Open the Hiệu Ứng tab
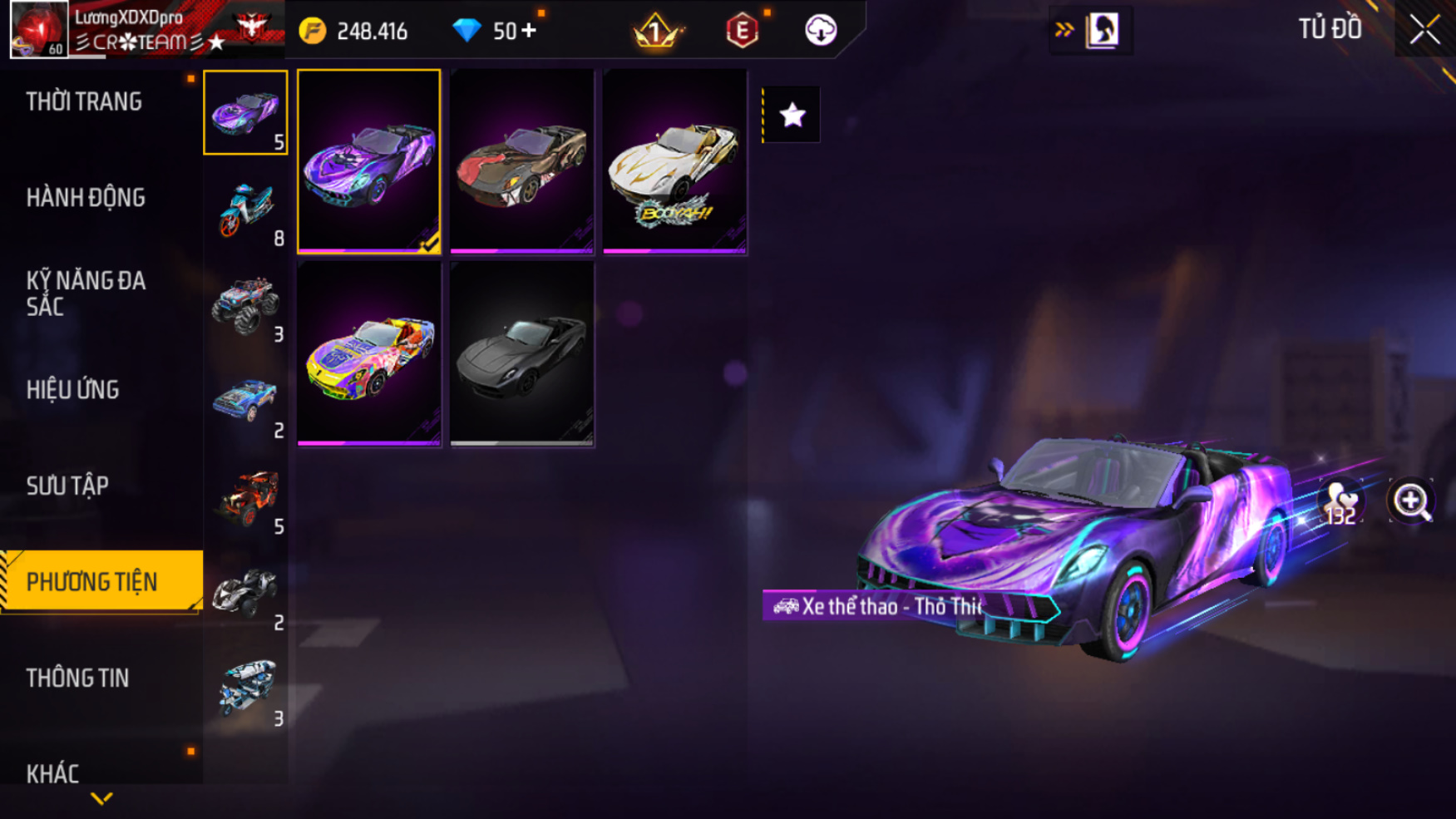The width and height of the screenshot is (1456, 819). coord(73,390)
